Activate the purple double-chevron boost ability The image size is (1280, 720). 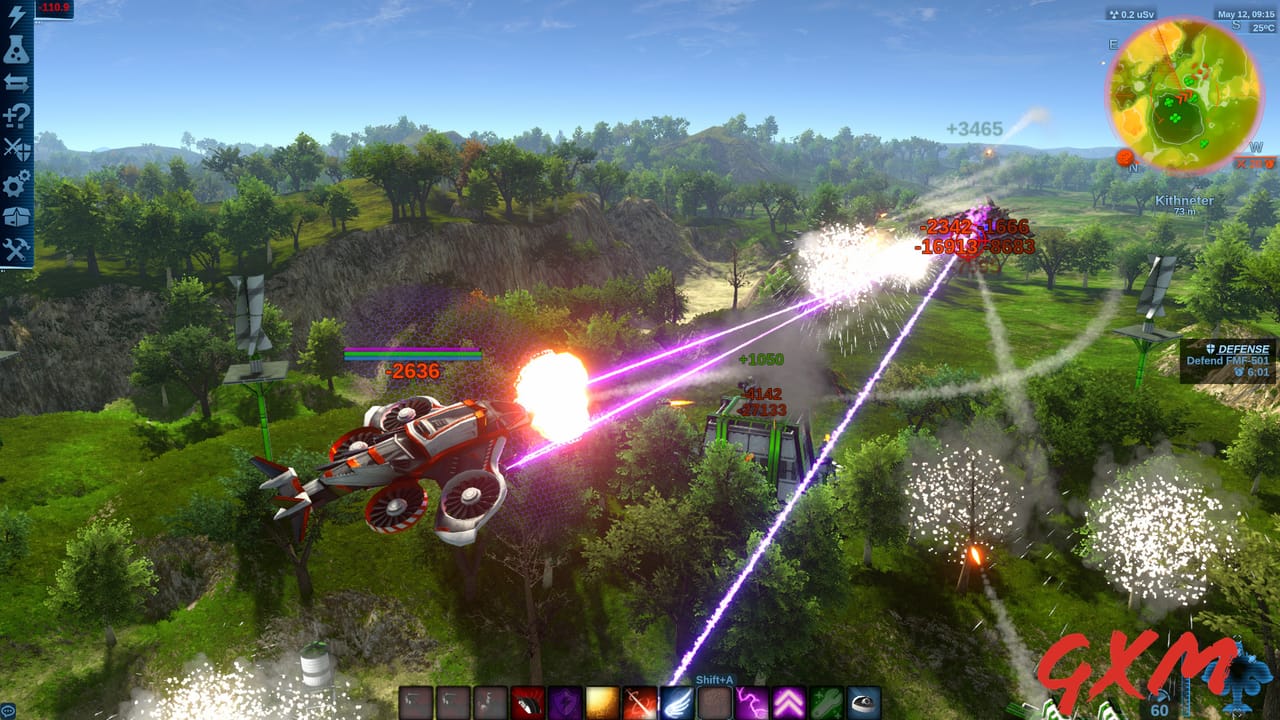[x=787, y=701]
